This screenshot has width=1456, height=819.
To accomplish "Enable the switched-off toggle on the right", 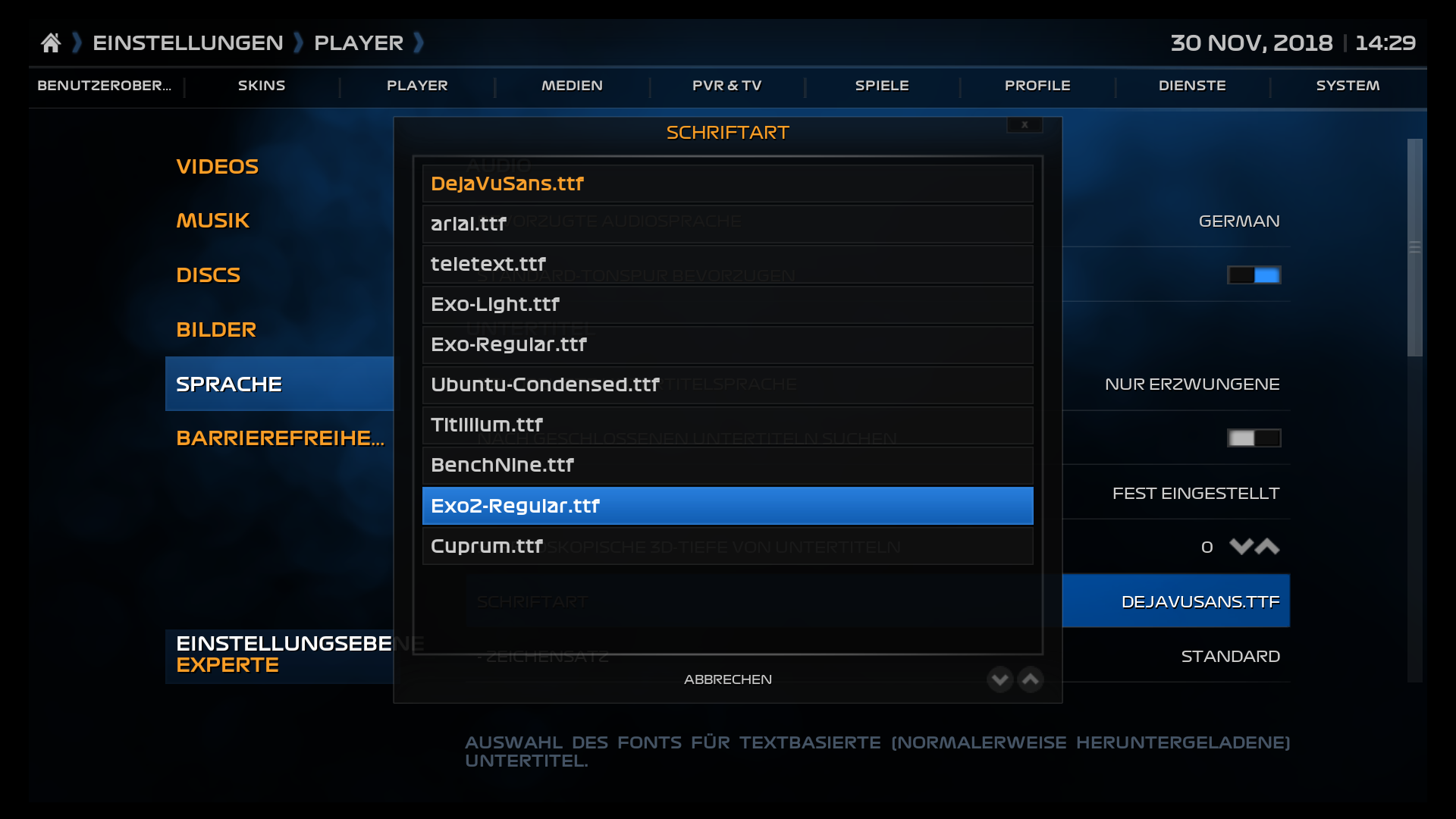I will coord(1254,438).
